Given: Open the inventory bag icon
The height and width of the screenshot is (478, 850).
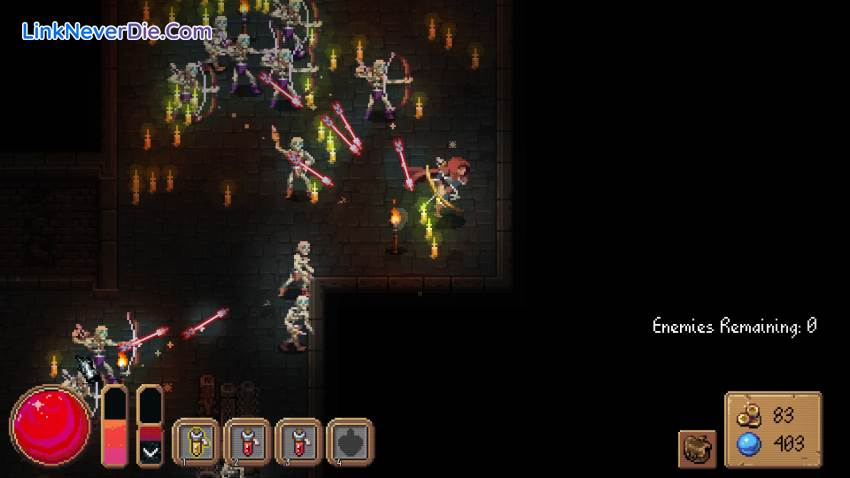Looking at the screenshot, I should tap(696, 449).
